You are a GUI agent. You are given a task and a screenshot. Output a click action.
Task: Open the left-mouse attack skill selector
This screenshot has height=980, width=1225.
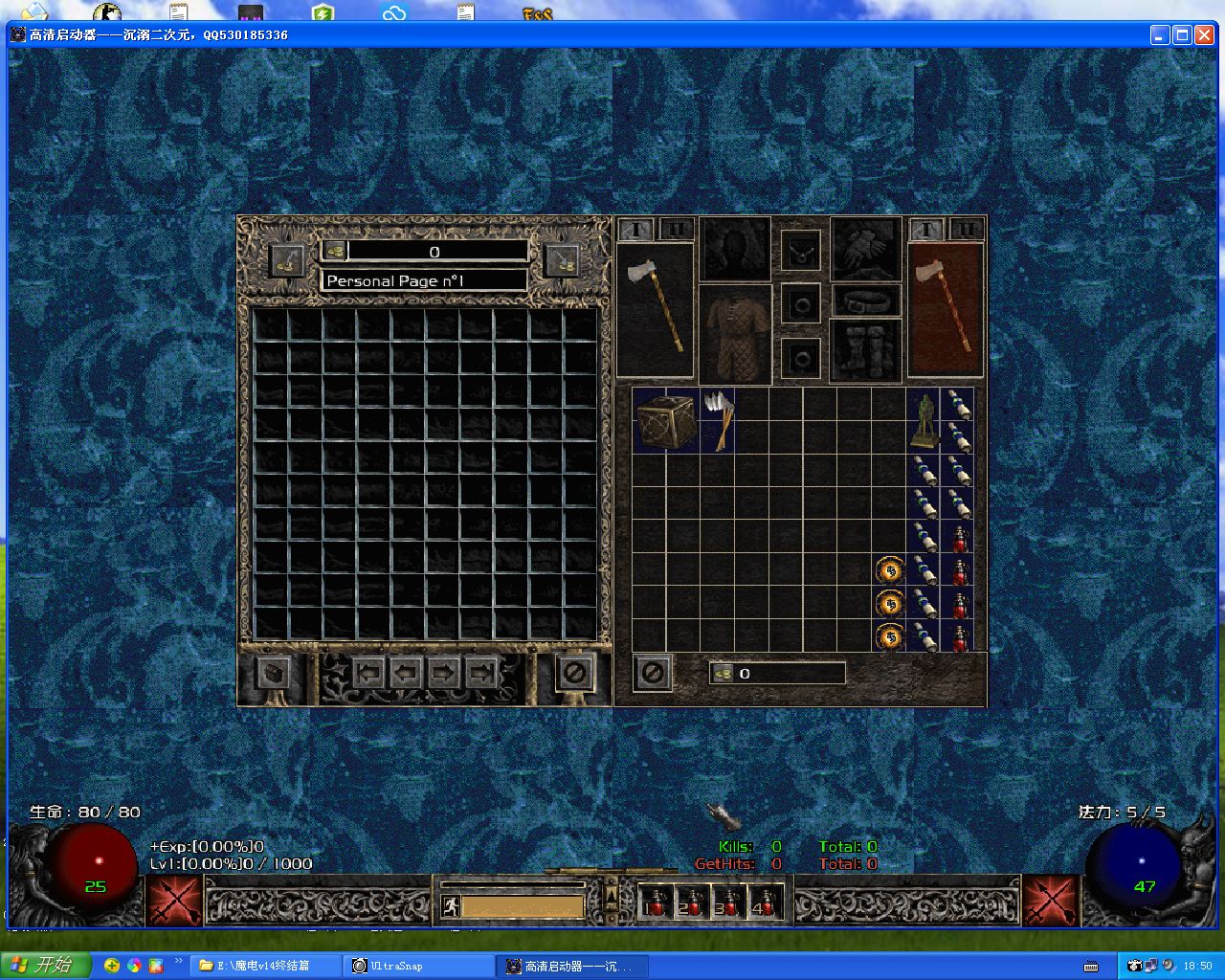[173, 901]
